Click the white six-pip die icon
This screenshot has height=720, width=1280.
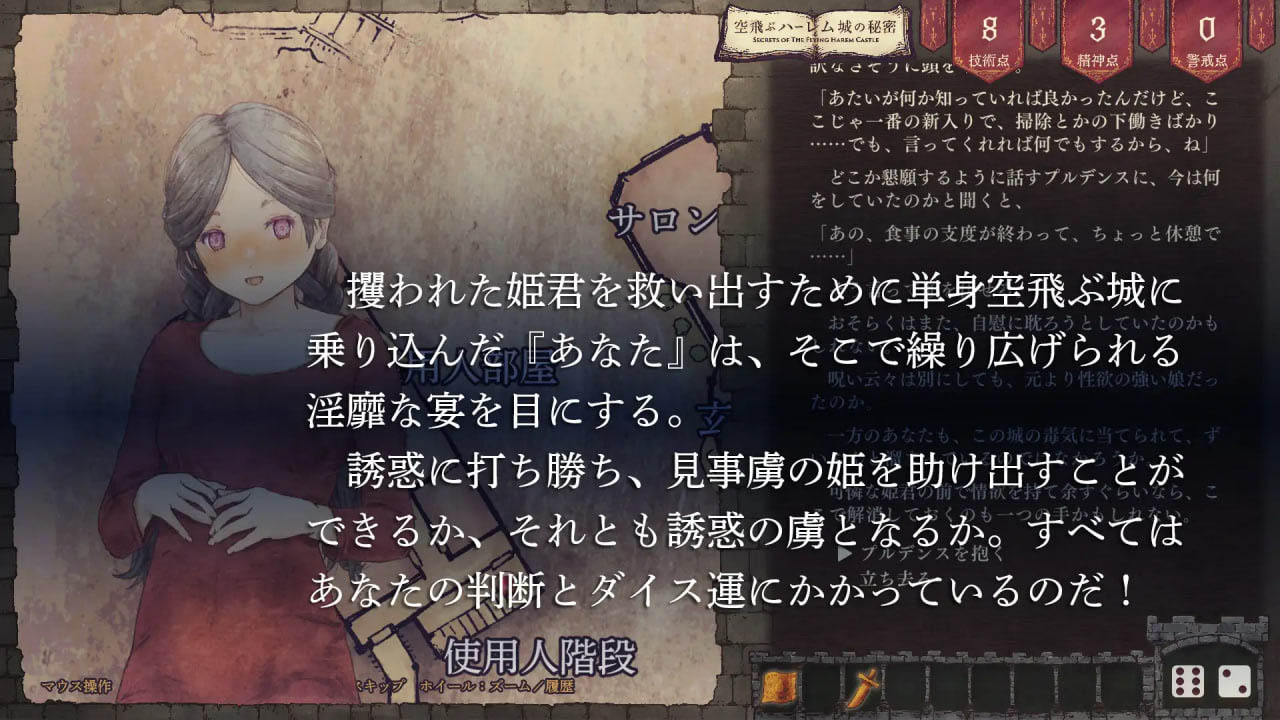pos(1188,682)
